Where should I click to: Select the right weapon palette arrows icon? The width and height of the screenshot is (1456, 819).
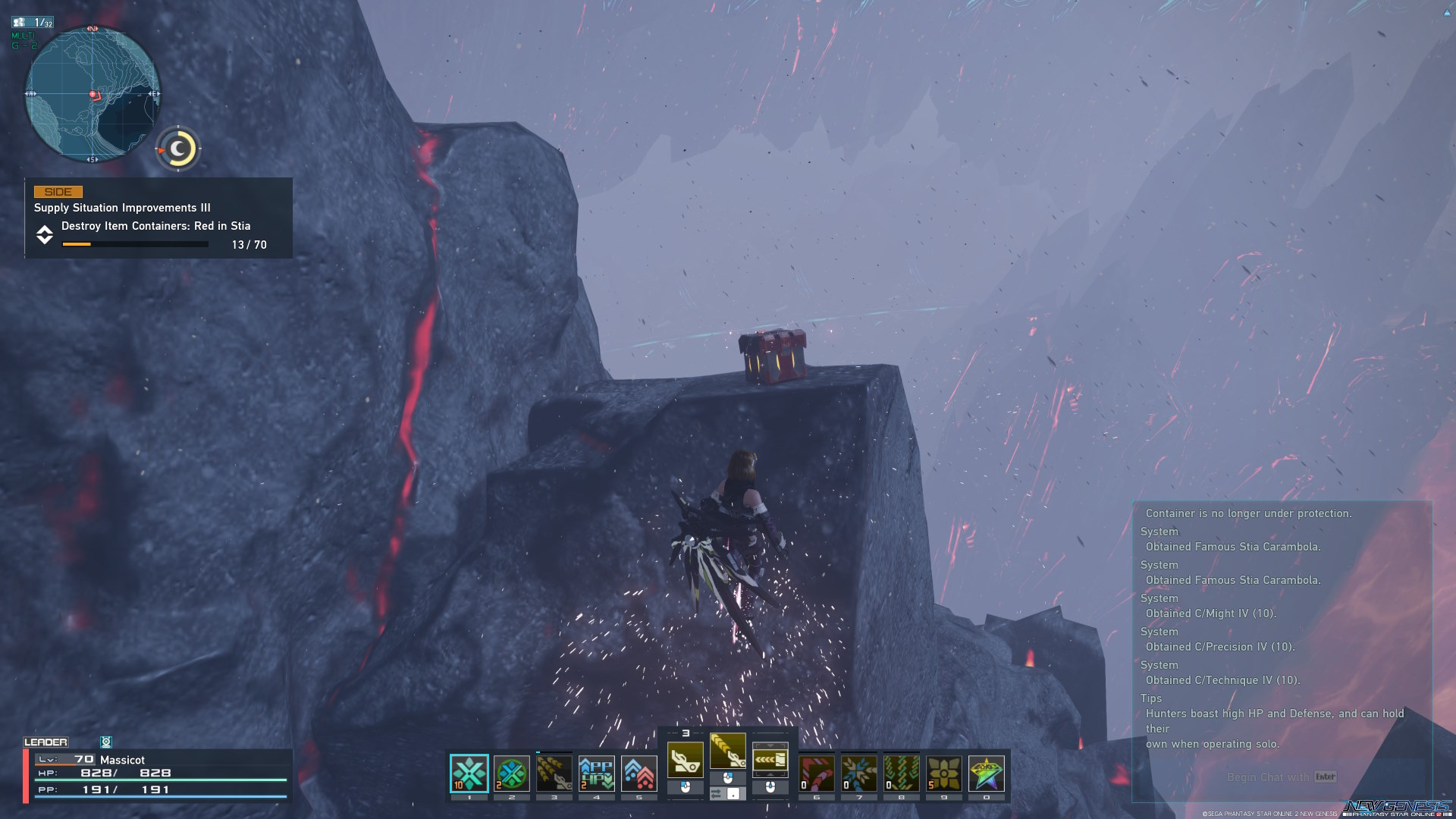pos(770,759)
